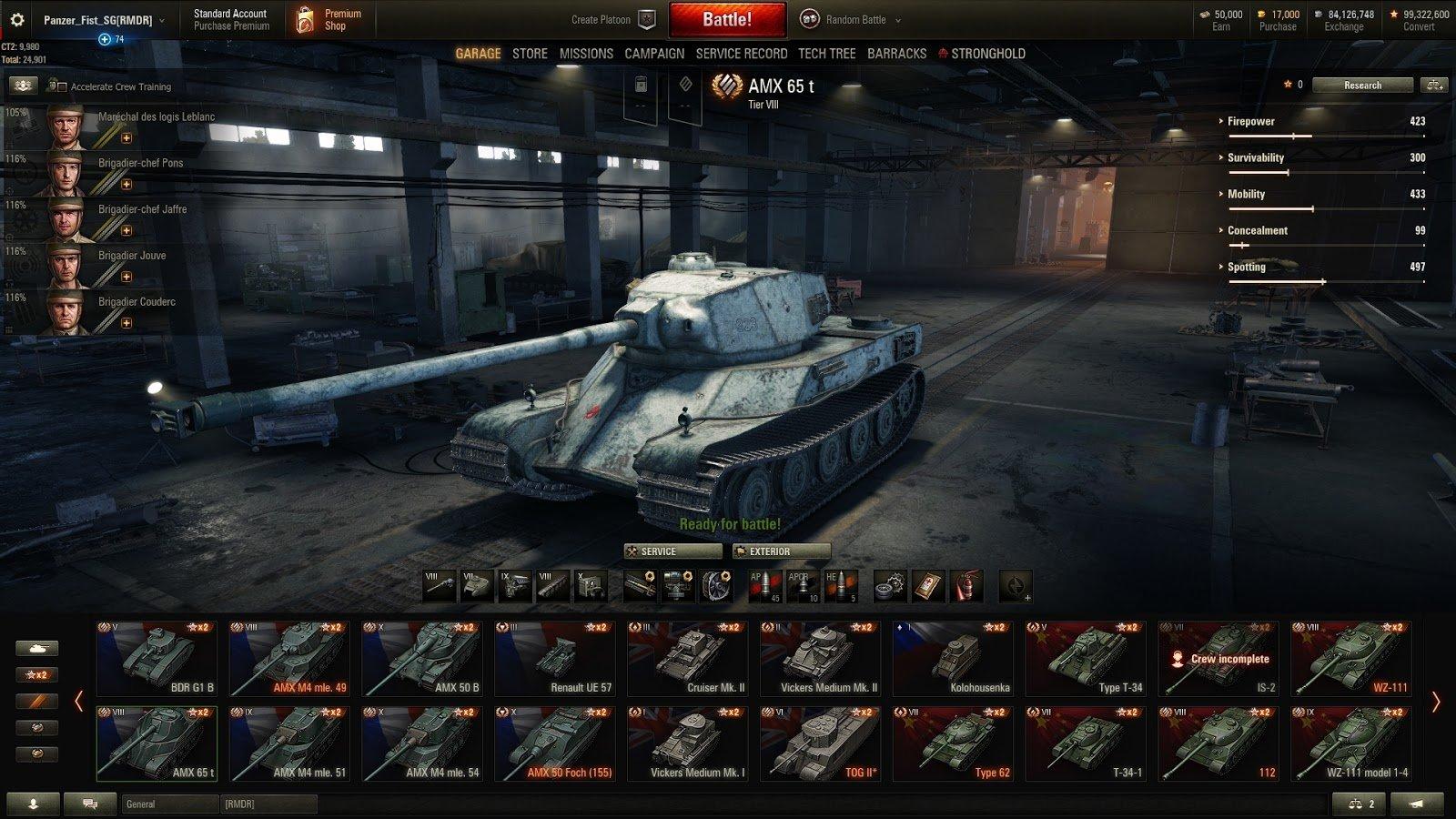Open the Tech Tree tab

point(826,54)
